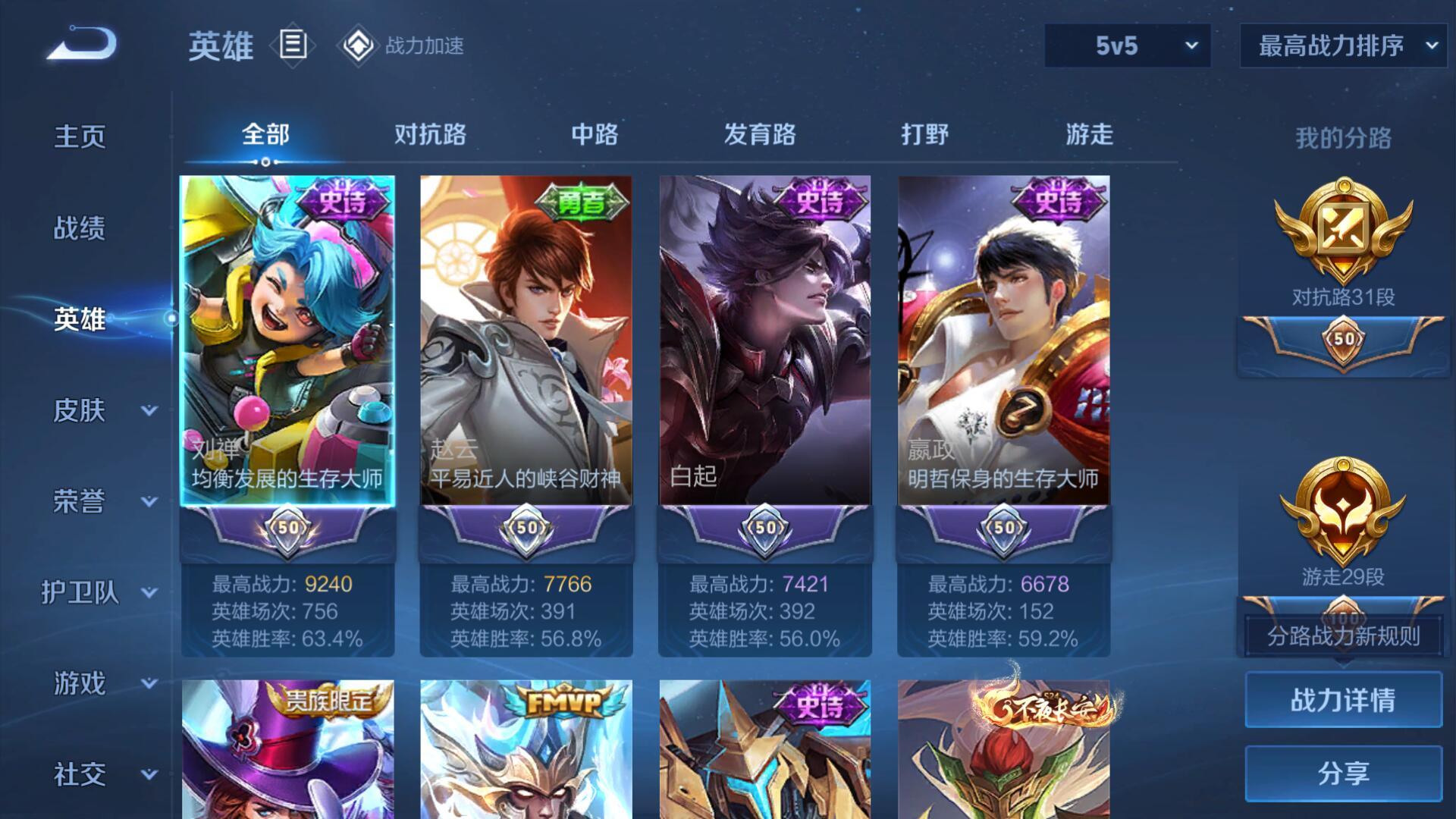Select the 打野 jungle tab
Image resolution: width=1456 pixels, height=819 pixels.
[924, 134]
